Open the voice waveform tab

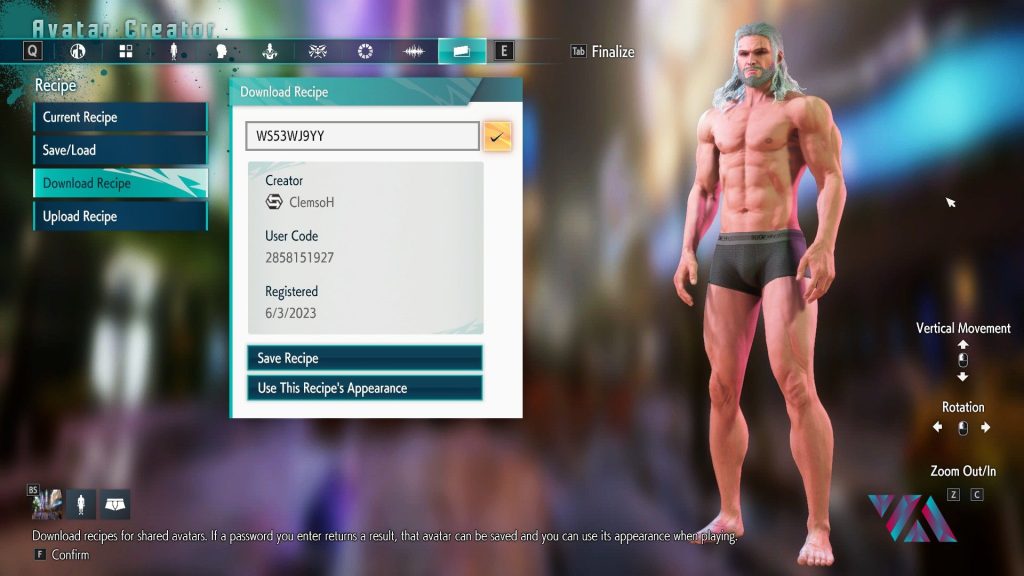pyautogui.click(x=413, y=51)
